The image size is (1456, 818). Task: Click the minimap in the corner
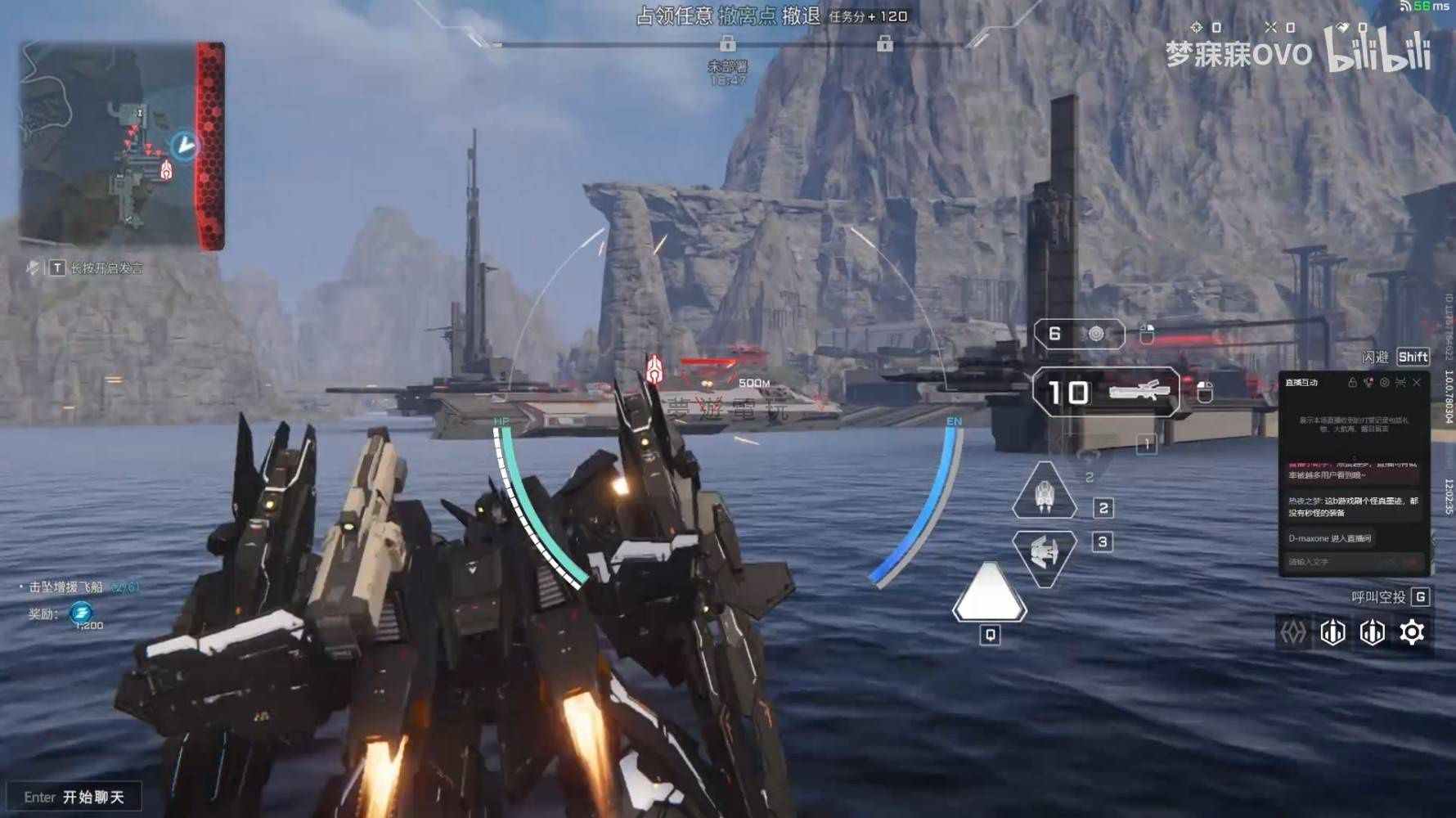121,146
